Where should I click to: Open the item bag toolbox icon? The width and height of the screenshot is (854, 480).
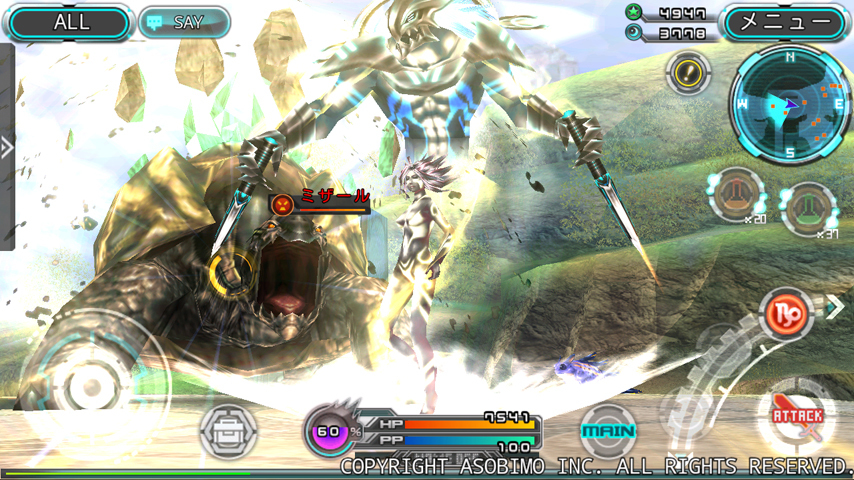pyautogui.click(x=229, y=432)
